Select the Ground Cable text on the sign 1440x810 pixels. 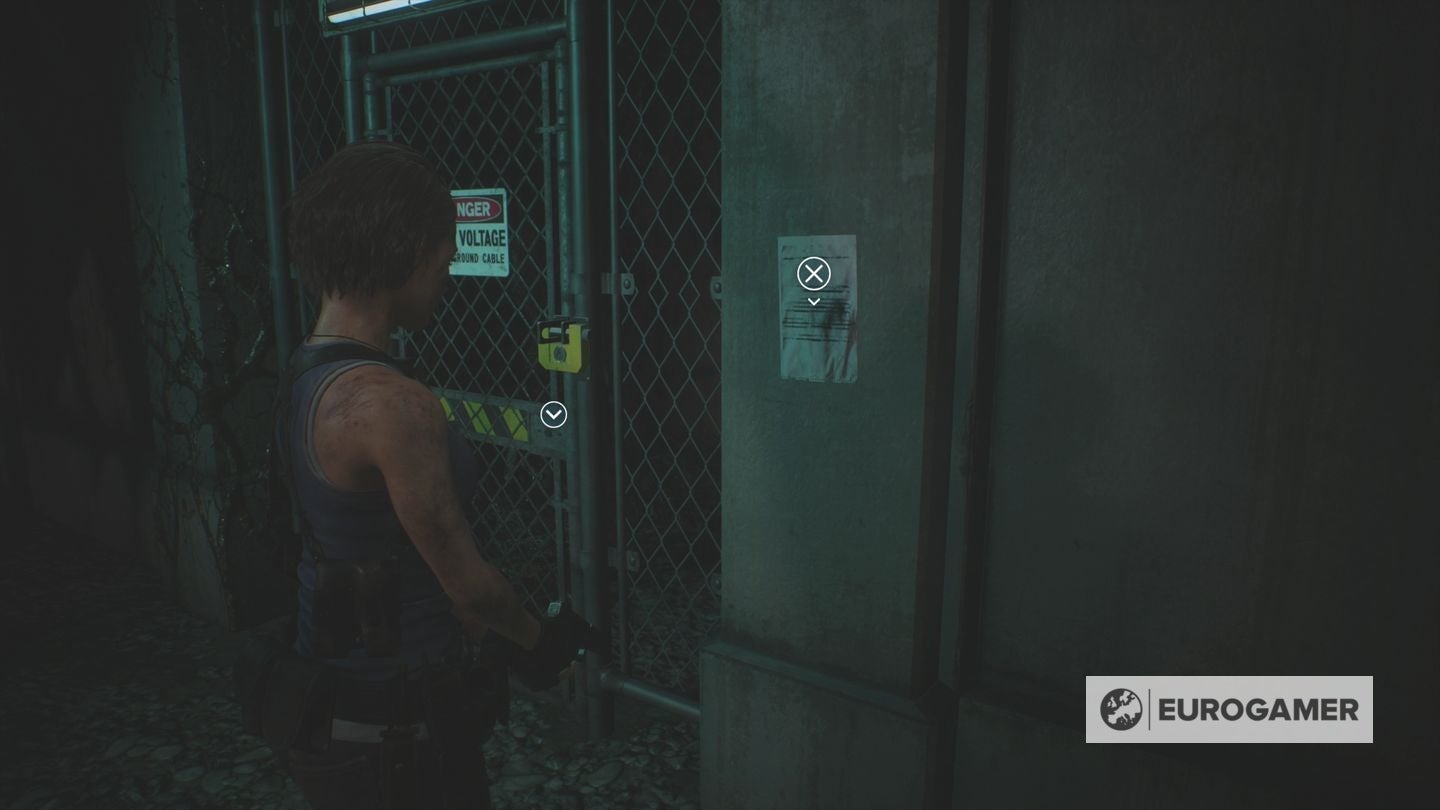pyautogui.click(x=480, y=257)
